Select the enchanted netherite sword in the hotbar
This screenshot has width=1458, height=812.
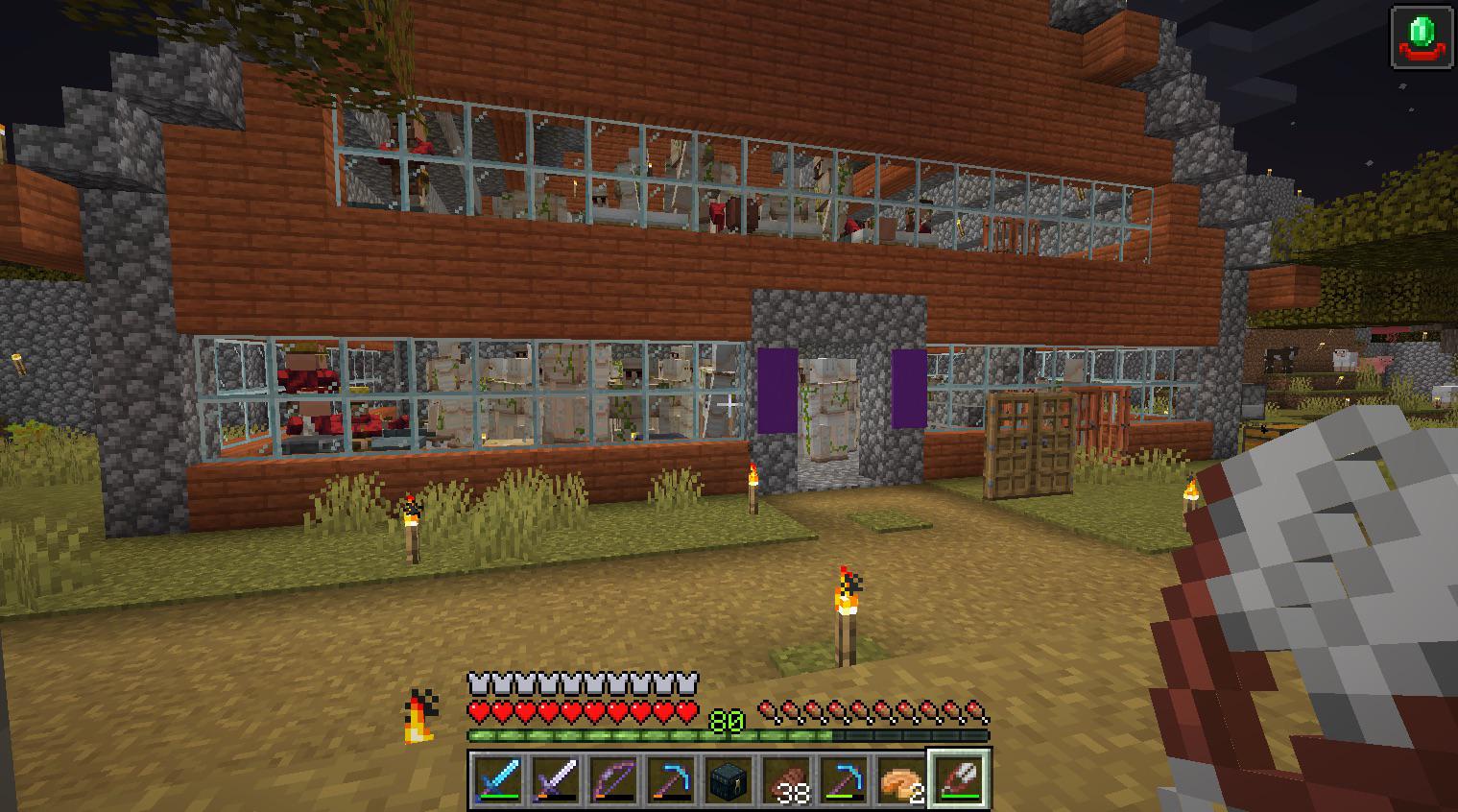point(556,782)
